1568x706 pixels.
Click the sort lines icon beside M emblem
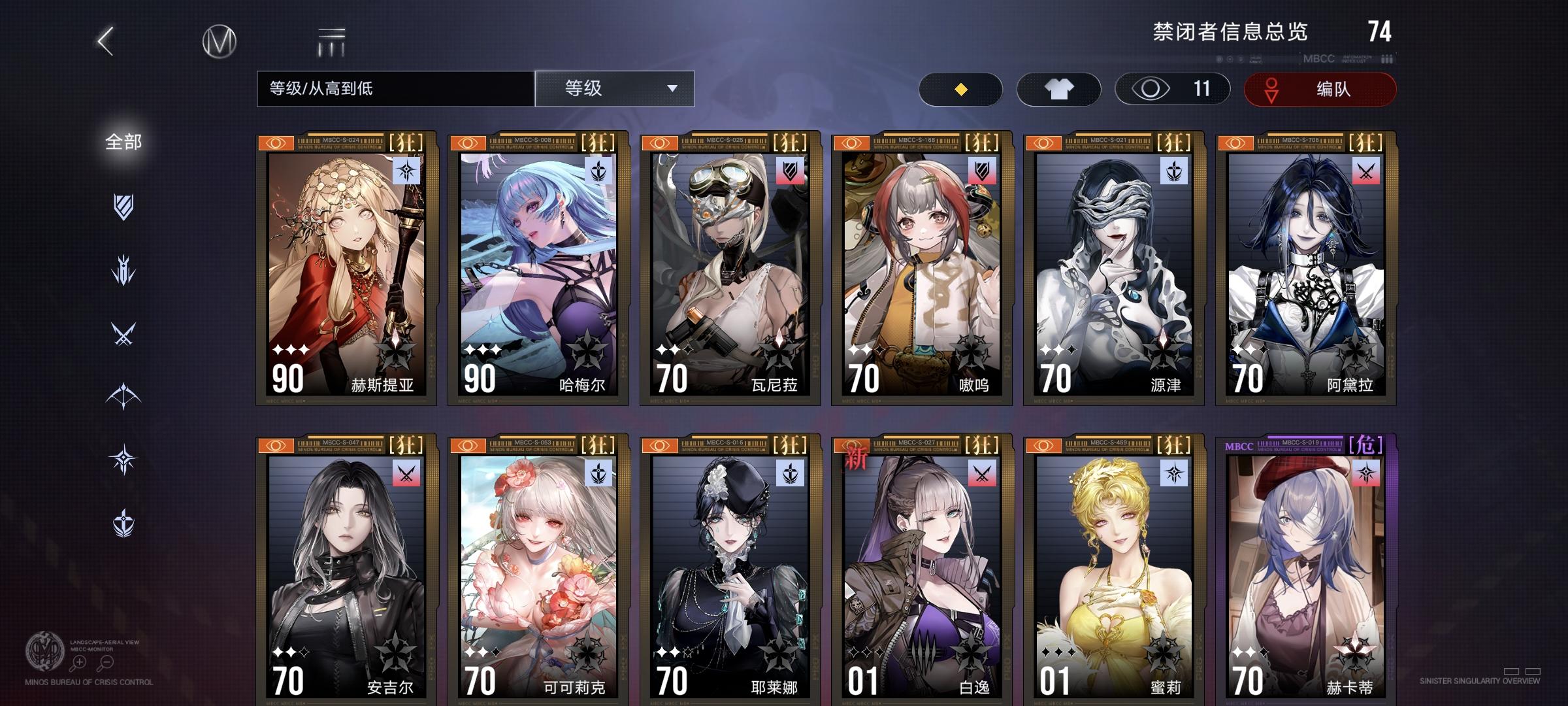[332, 41]
